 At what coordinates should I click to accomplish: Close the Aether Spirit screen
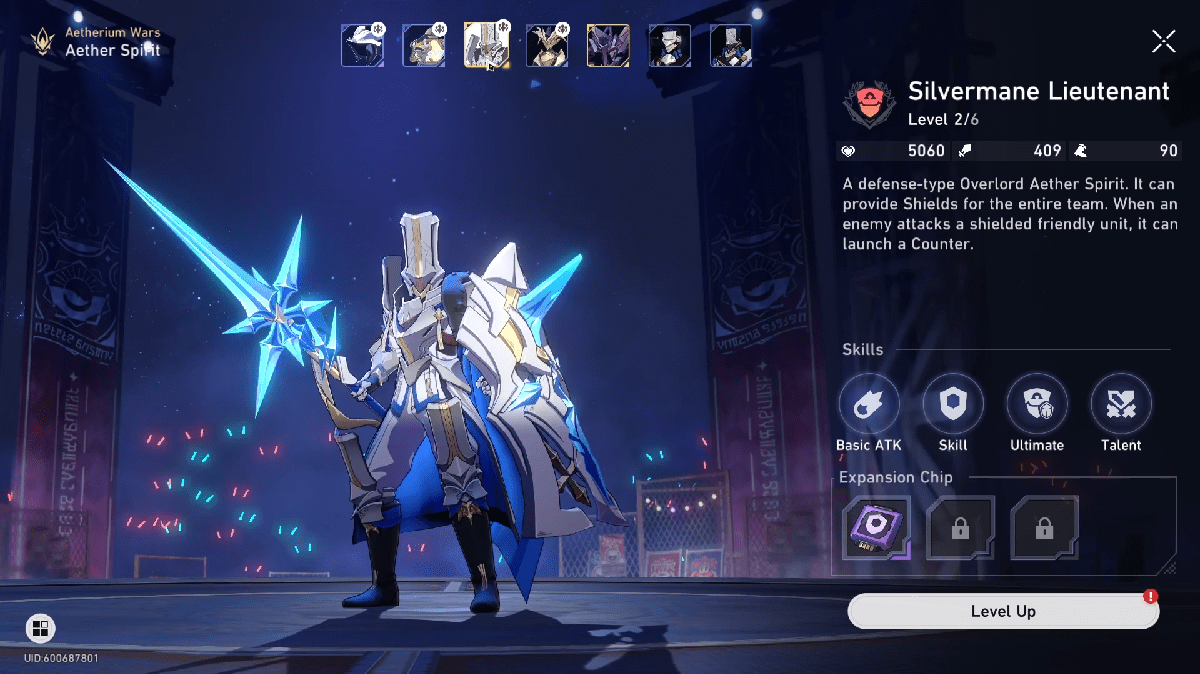(1163, 41)
